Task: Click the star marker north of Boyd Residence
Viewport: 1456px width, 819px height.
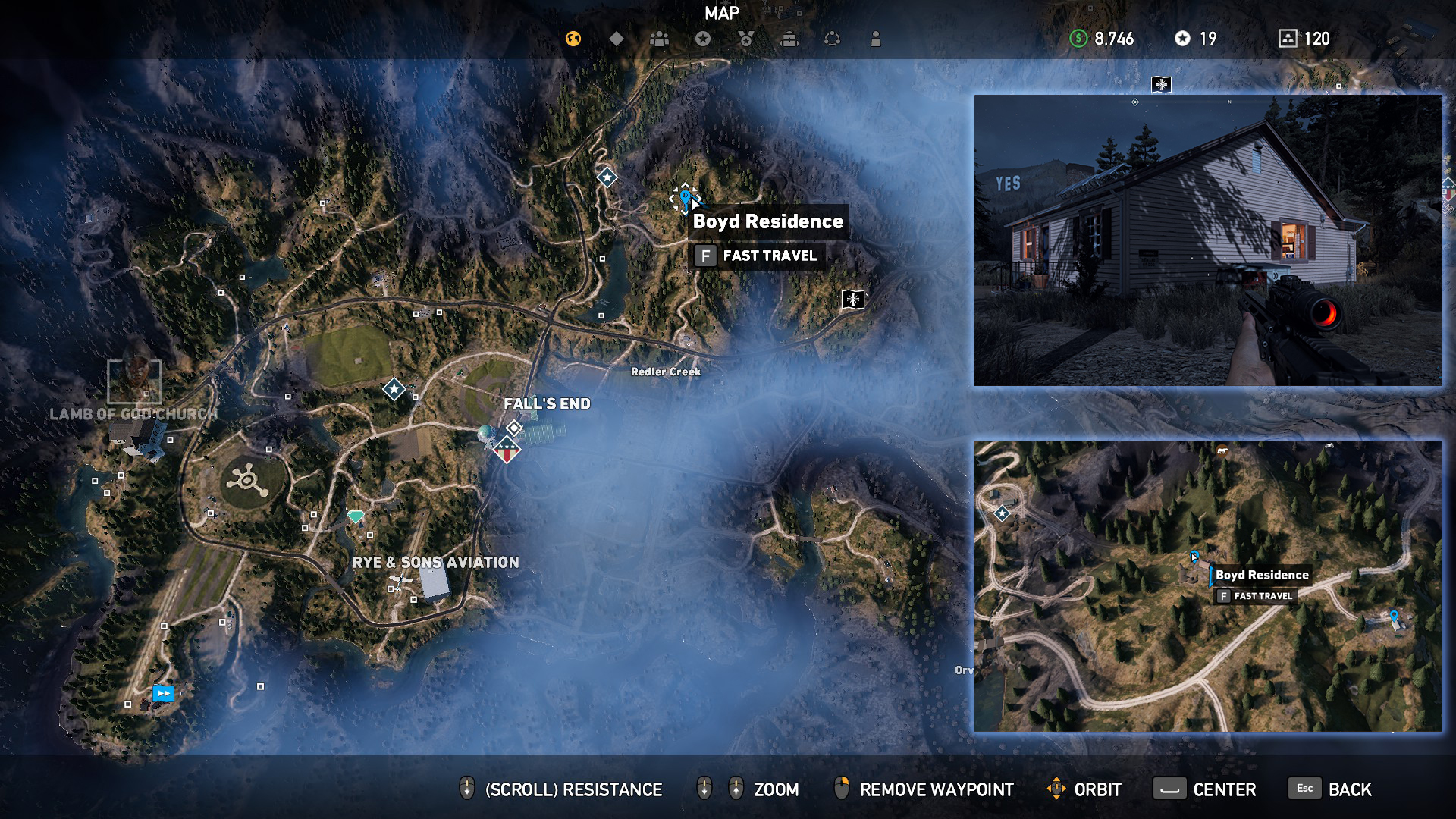Action: pyautogui.click(x=606, y=177)
